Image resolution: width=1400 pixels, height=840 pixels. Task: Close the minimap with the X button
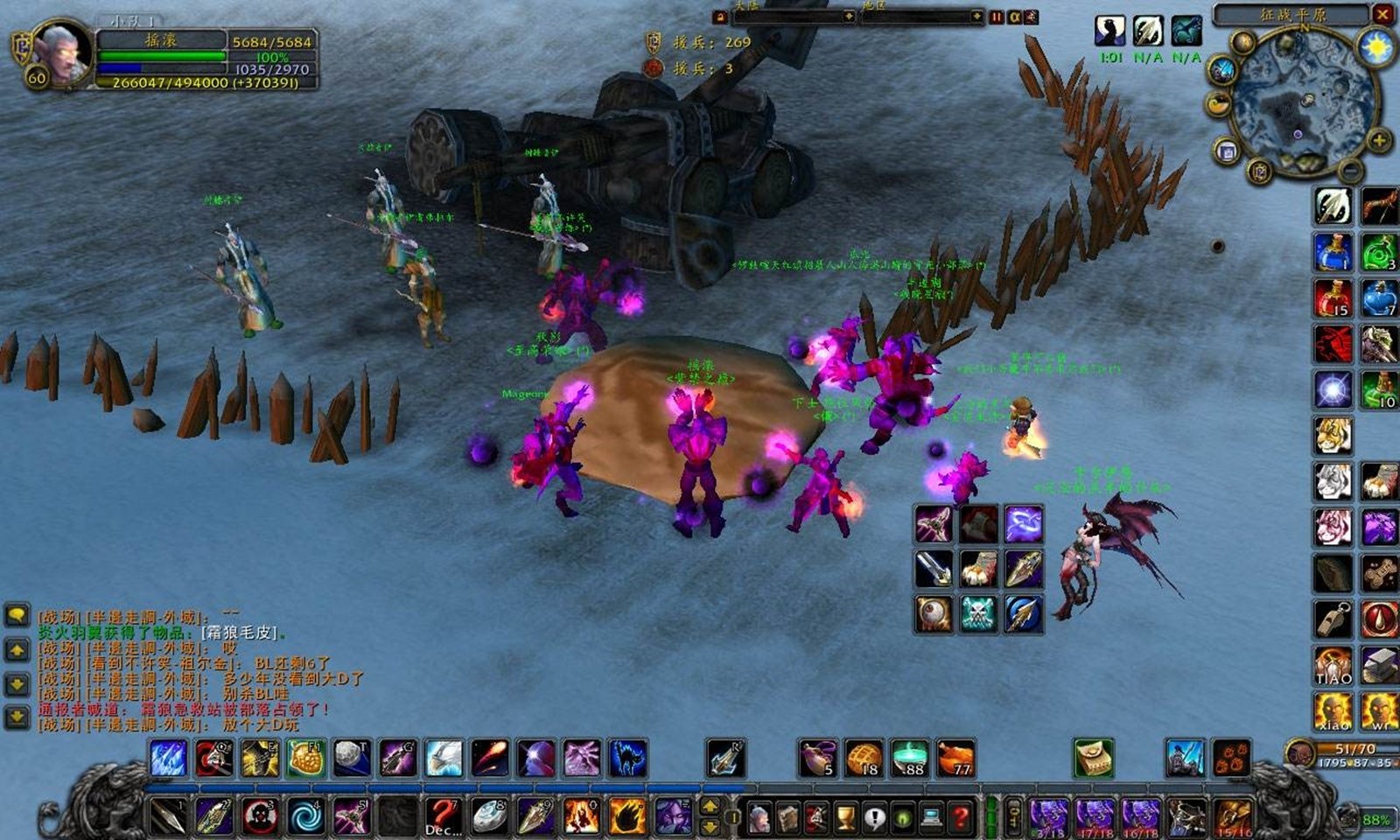pos(1383,15)
